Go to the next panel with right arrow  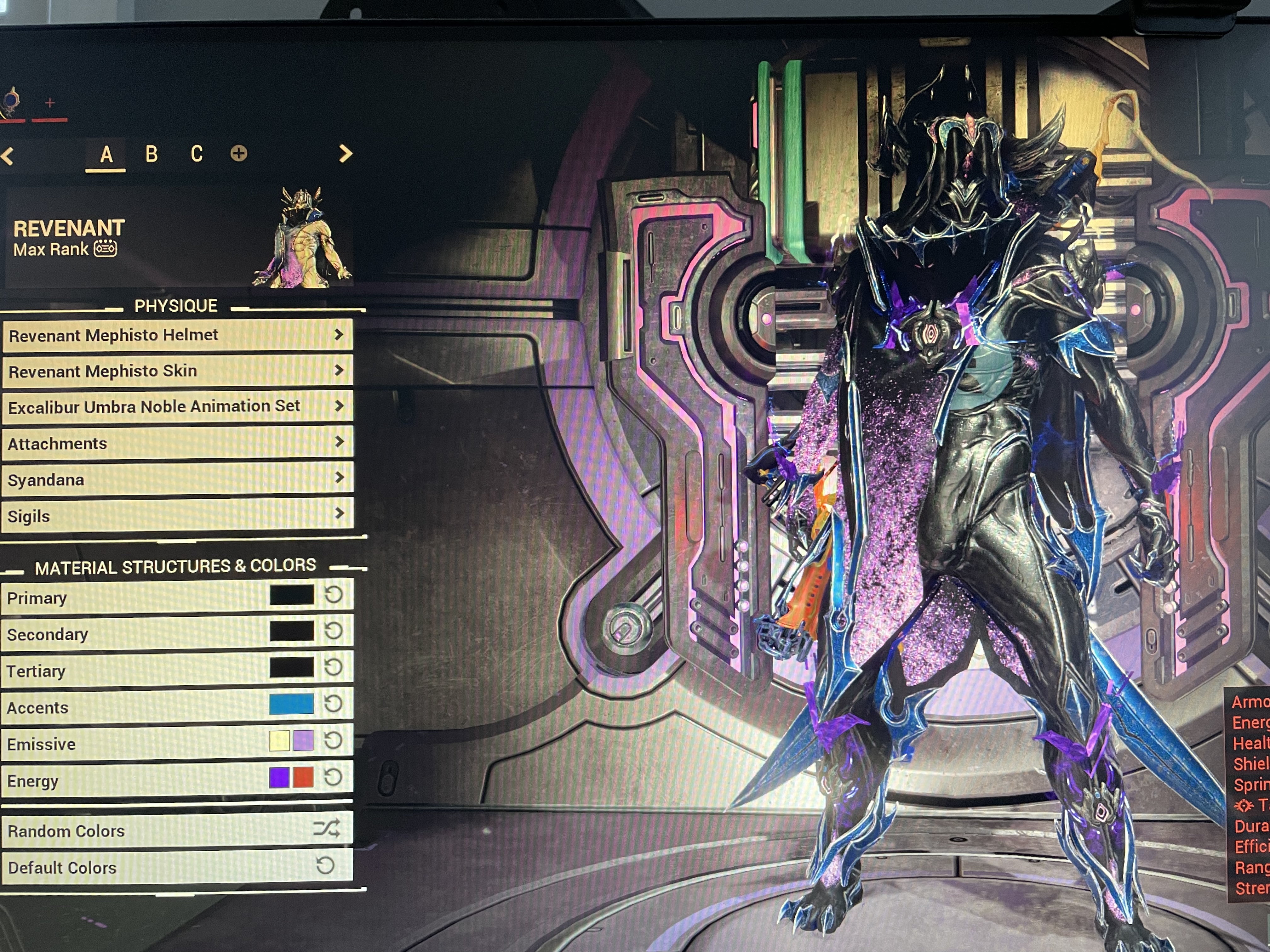tap(345, 153)
